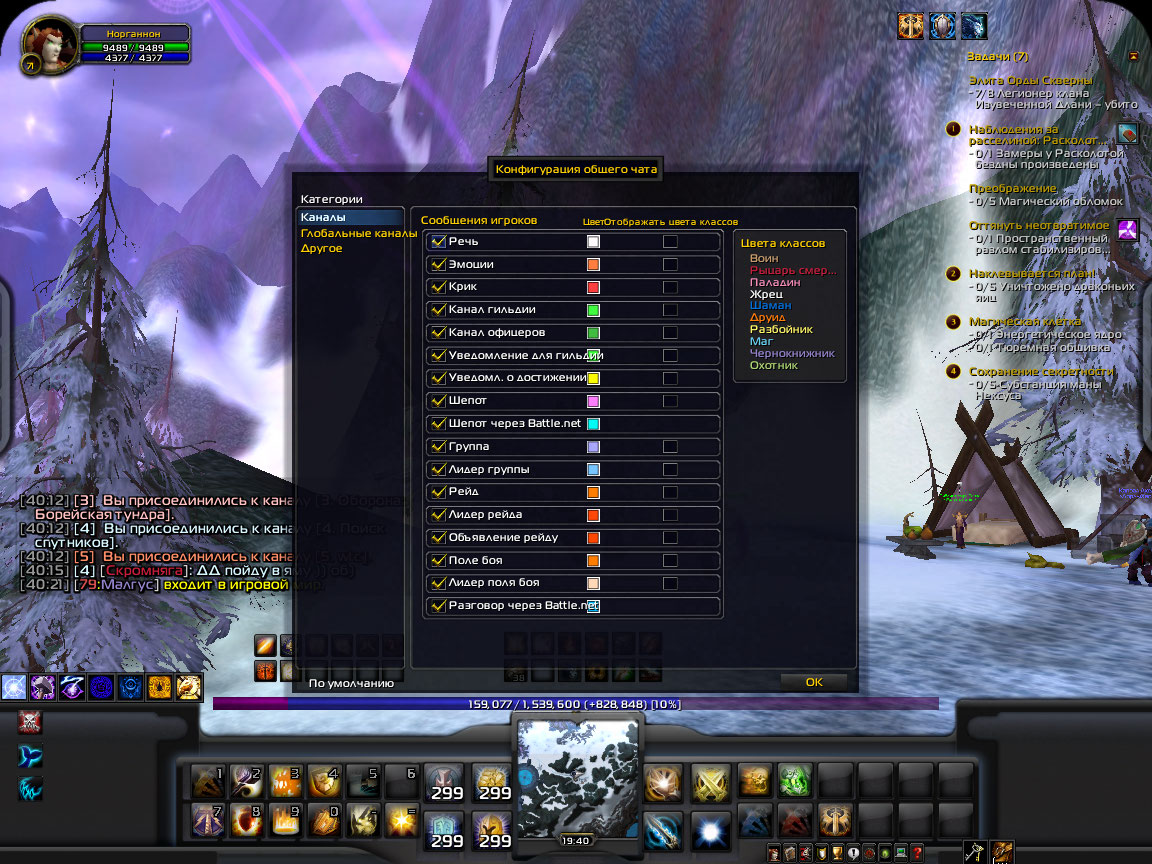Disable Канал гильдии messages checkbox
The height and width of the screenshot is (864, 1152).
[438, 310]
